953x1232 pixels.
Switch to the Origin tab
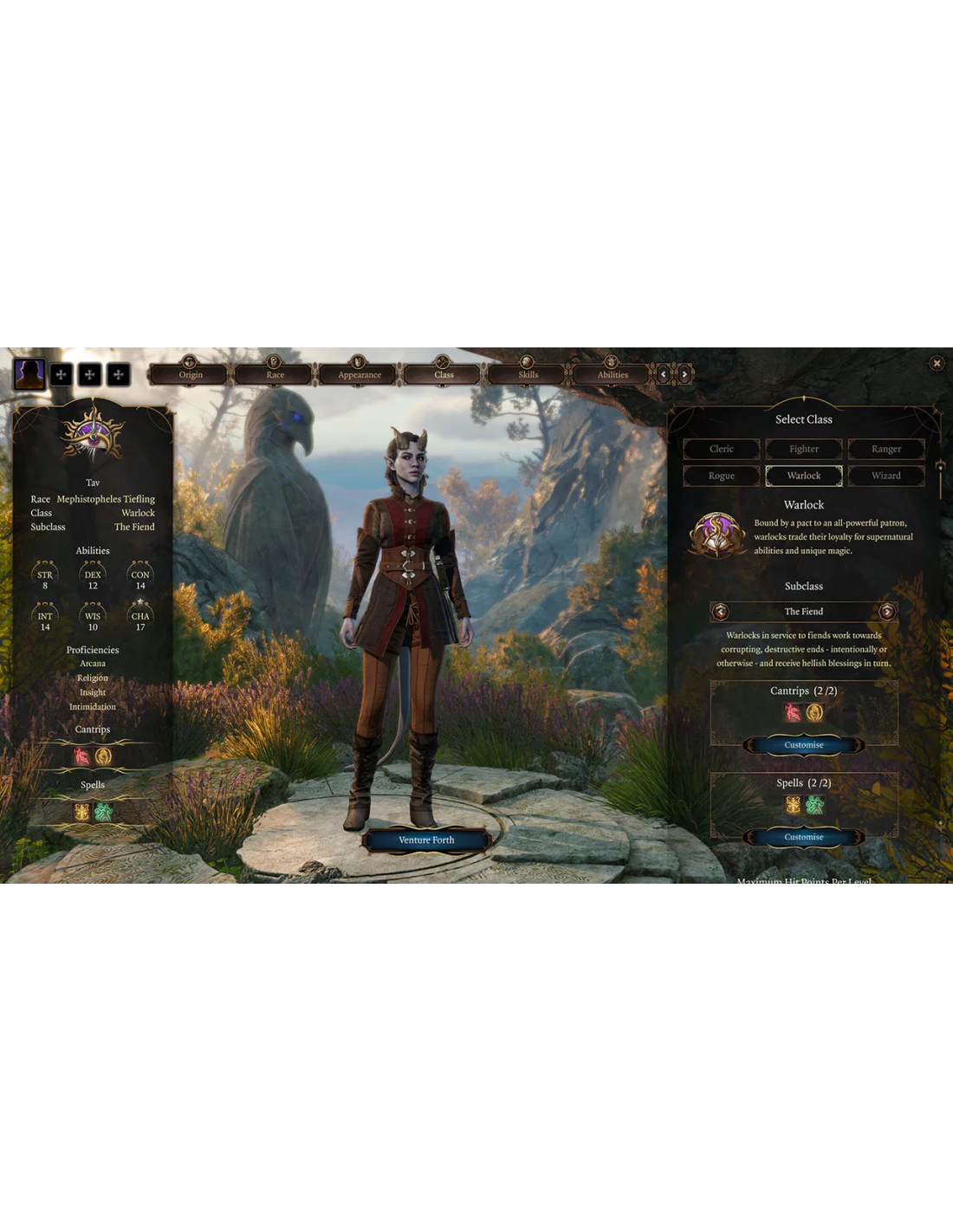(191, 374)
